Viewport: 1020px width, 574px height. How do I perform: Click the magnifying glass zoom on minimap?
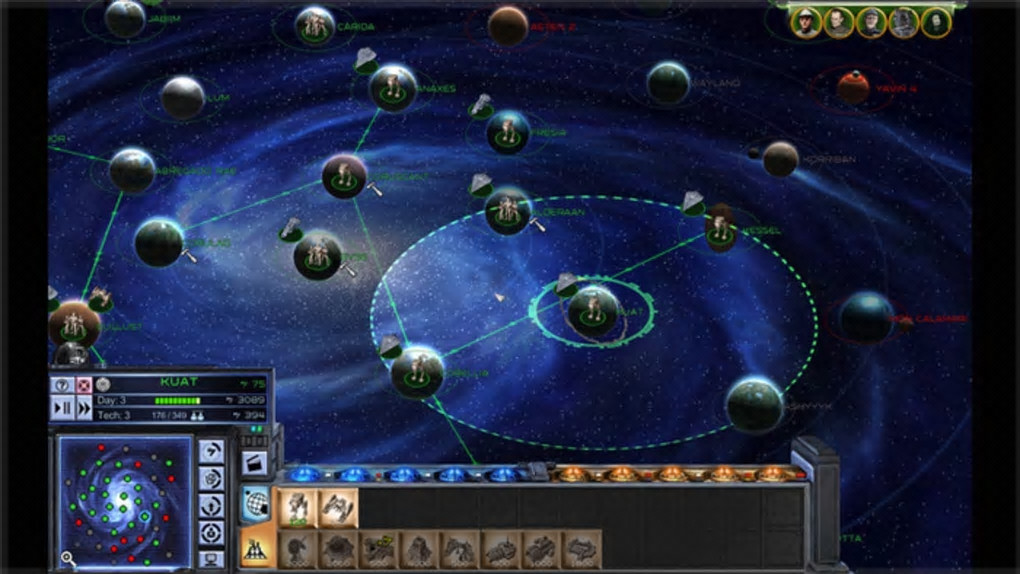[68, 558]
